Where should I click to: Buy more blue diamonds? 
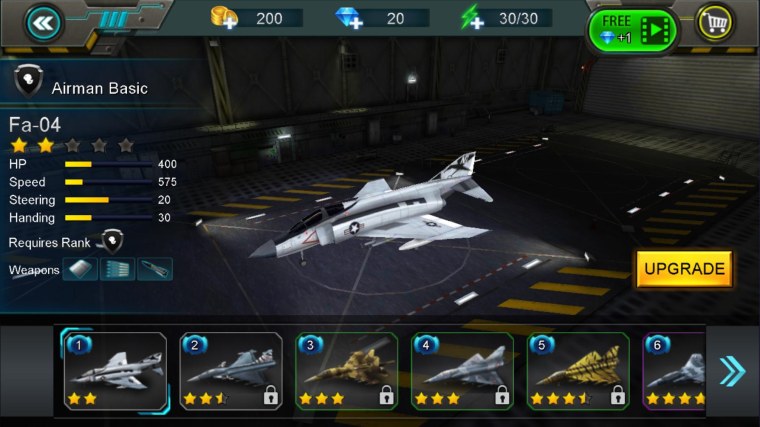pyautogui.click(x=348, y=18)
